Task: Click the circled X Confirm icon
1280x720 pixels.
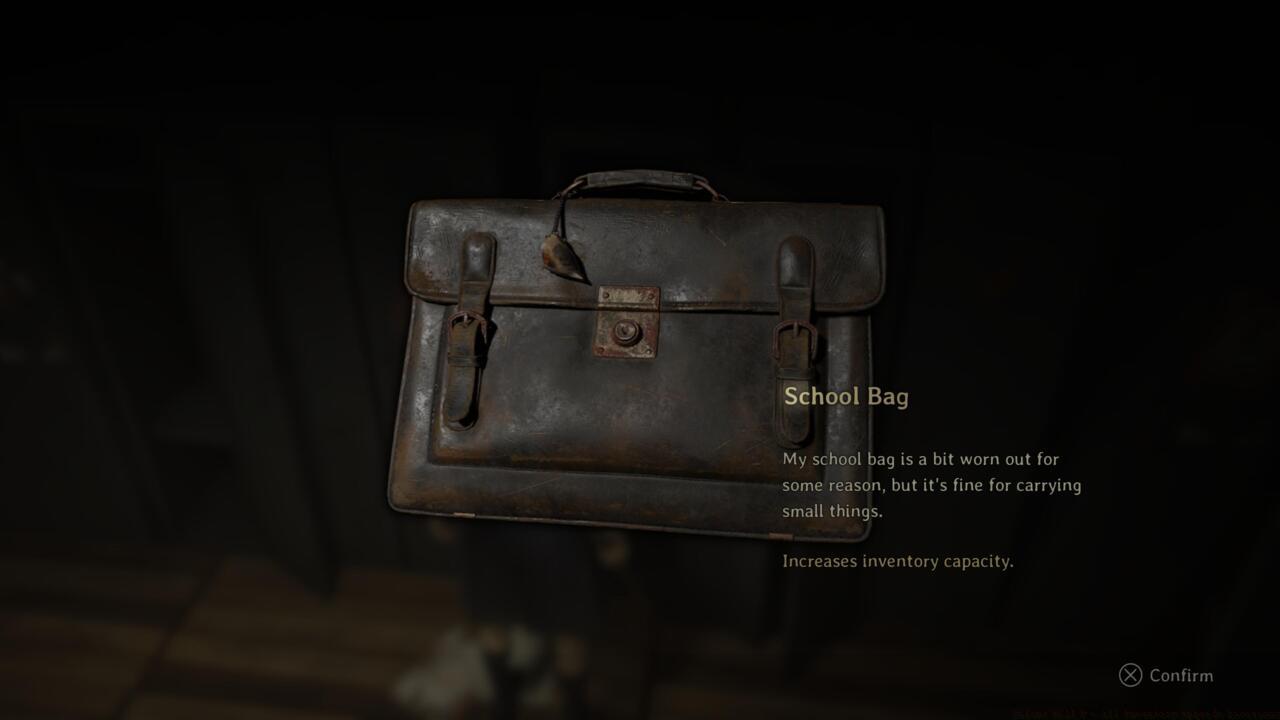Action: pyautogui.click(x=1131, y=676)
